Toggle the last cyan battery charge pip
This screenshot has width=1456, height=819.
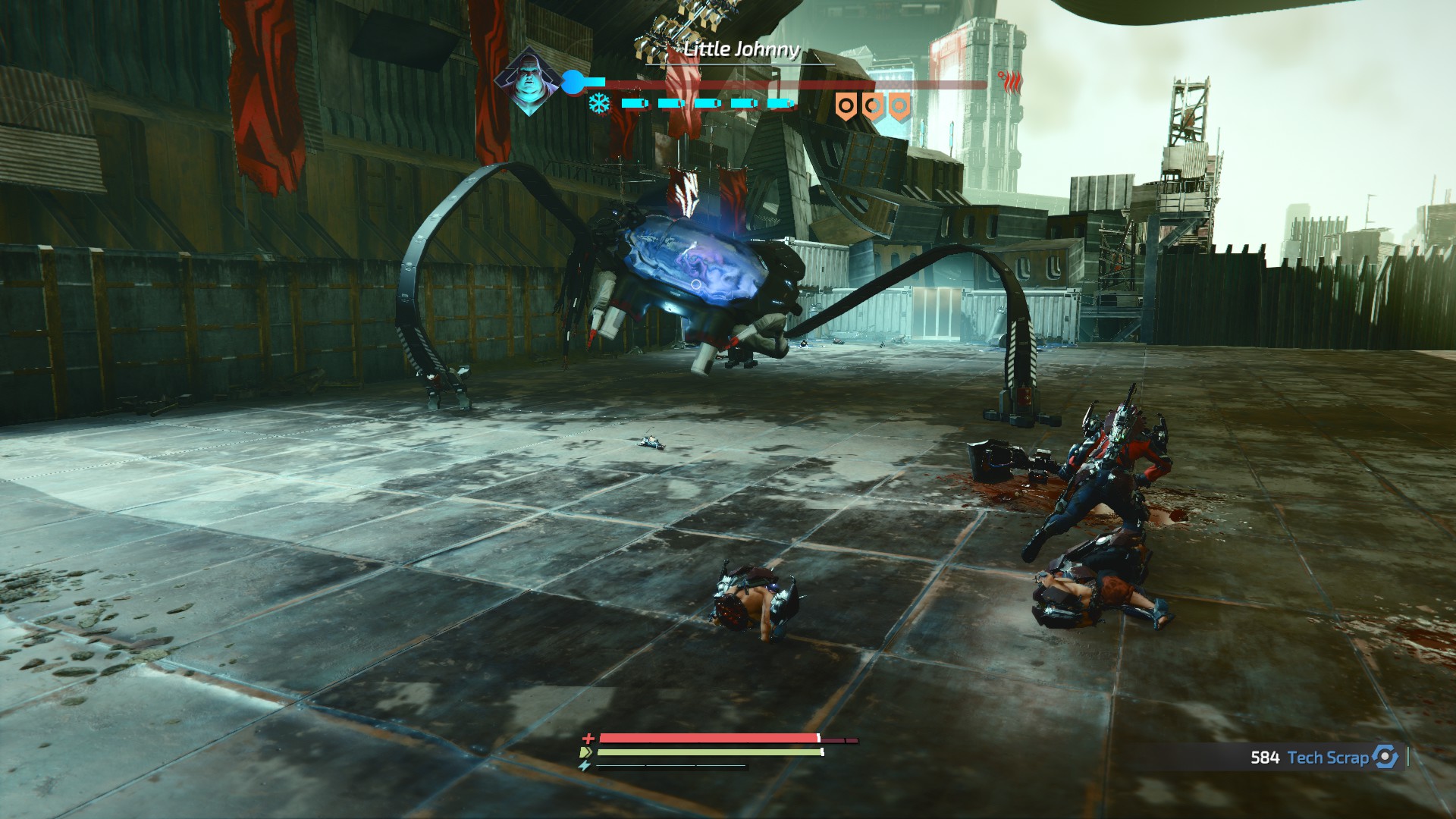[781, 102]
